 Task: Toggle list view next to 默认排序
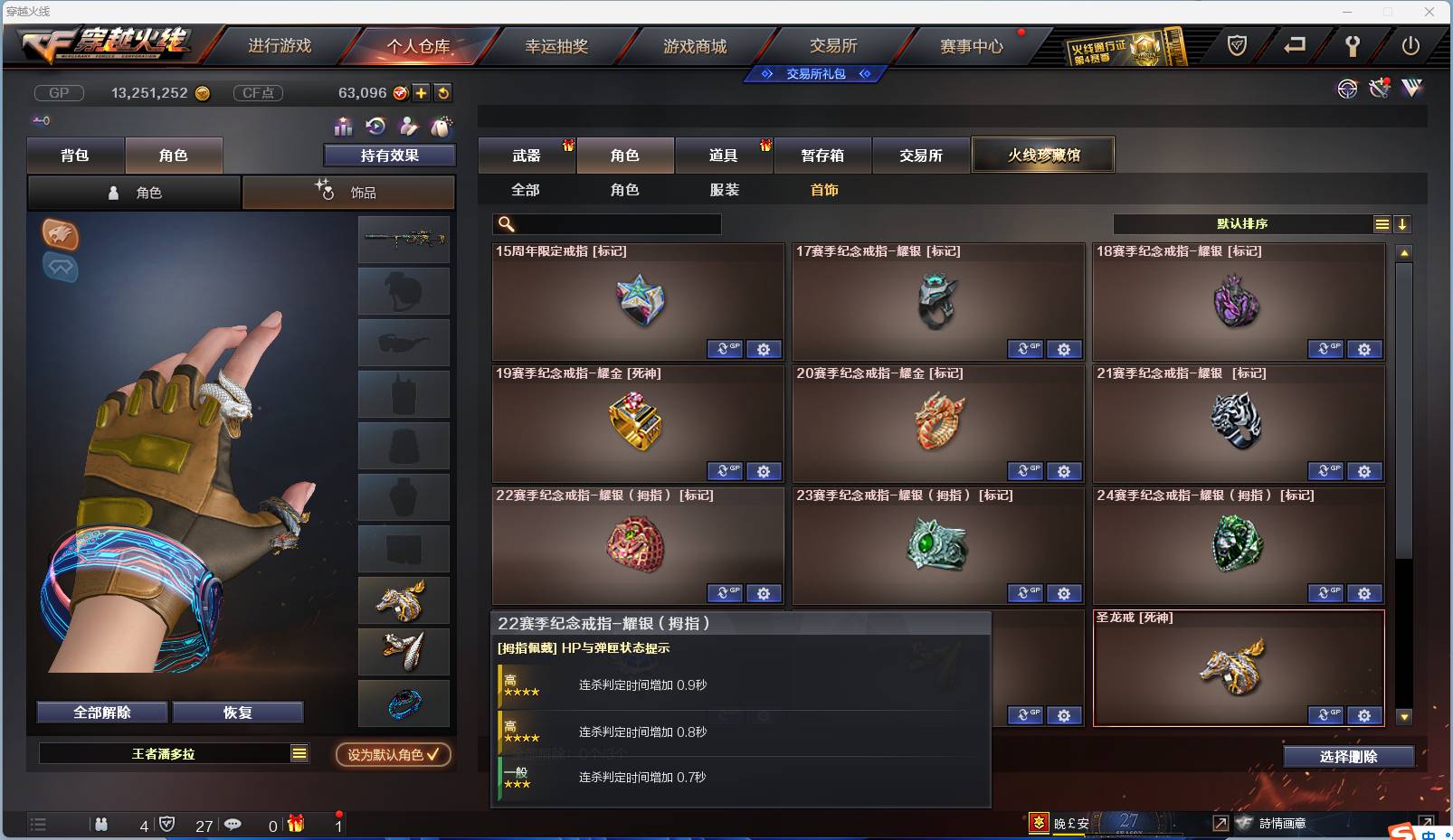pyautogui.click(x=1382, y=223)
